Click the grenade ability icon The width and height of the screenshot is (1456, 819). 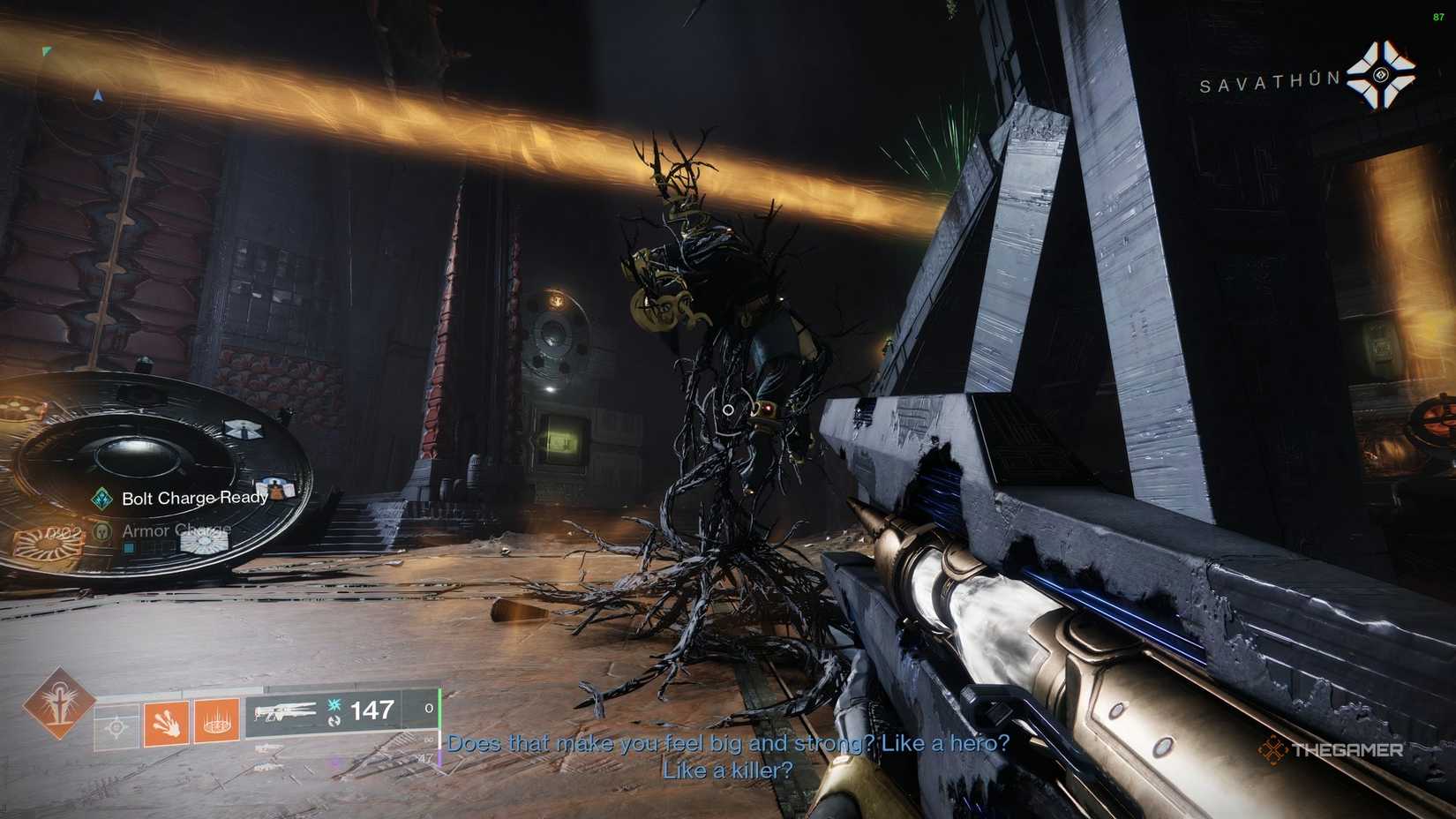[216, 722]
